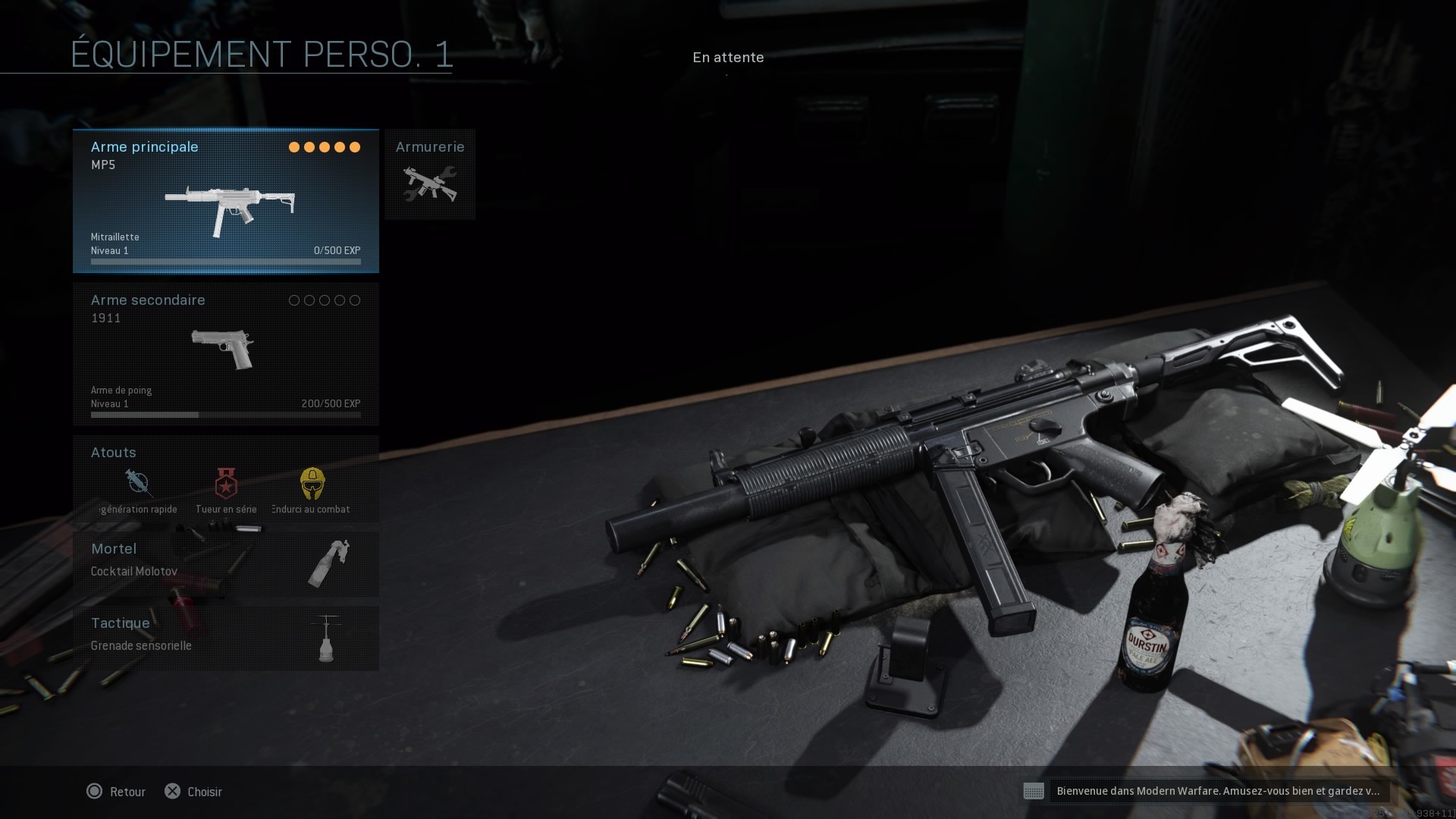Viewport: 1456px width, 819px height.
Task: Open the Arme secondaire 1911 slot
Action: 225,353
